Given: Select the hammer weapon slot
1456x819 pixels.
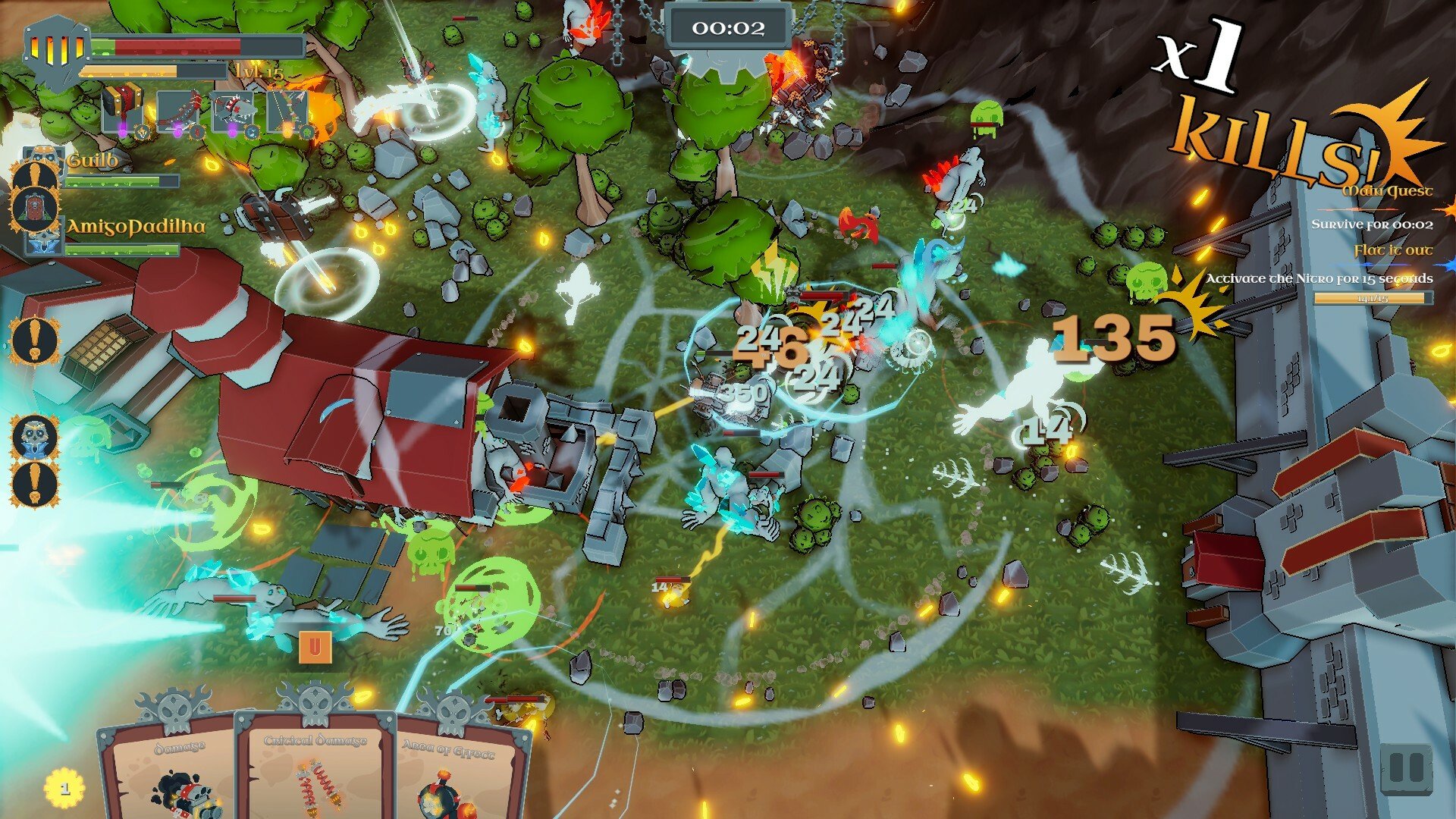Looking at the screenshot, I should click(x=121, y=111).
